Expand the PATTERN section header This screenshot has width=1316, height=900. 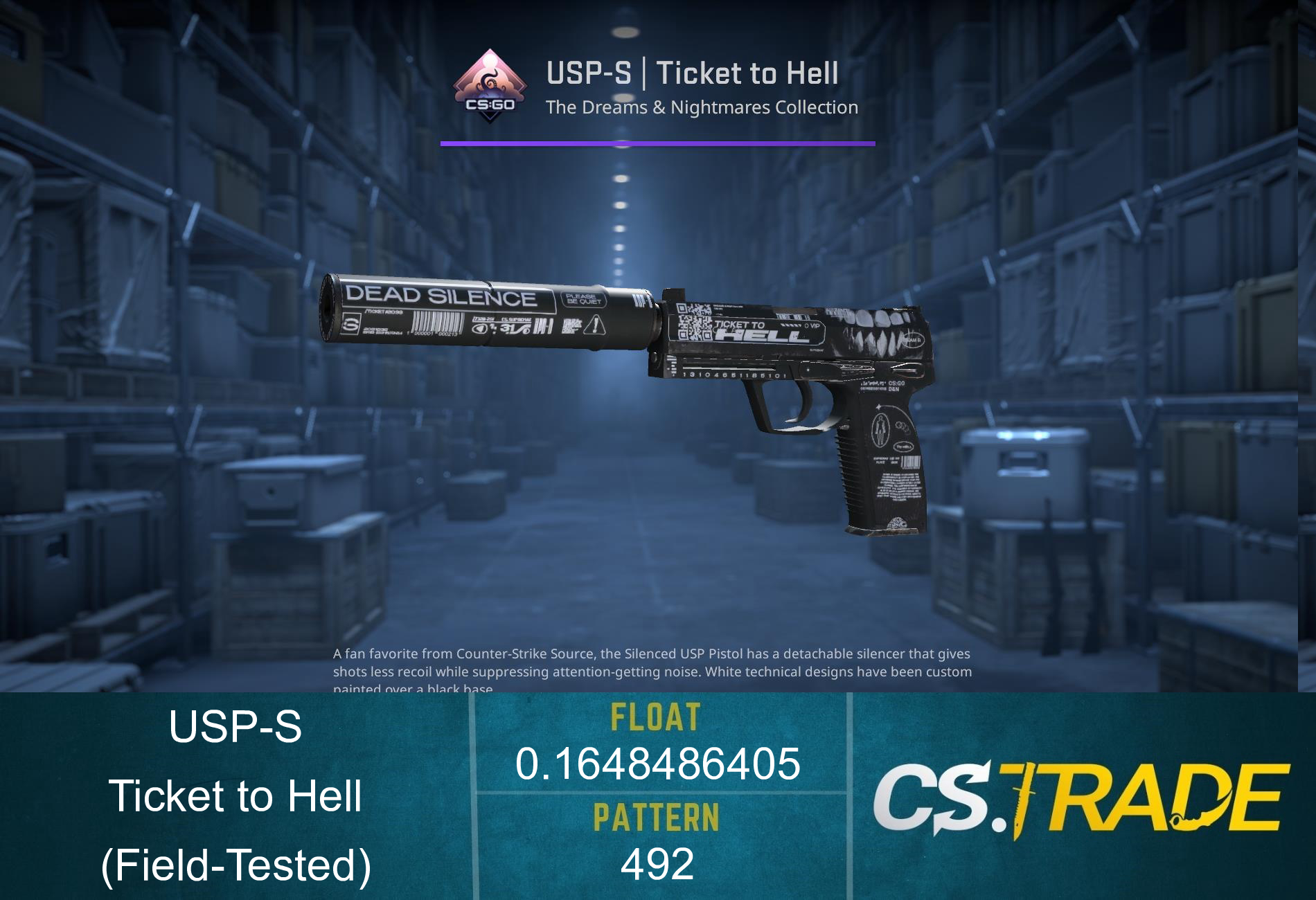click(657, 817)
